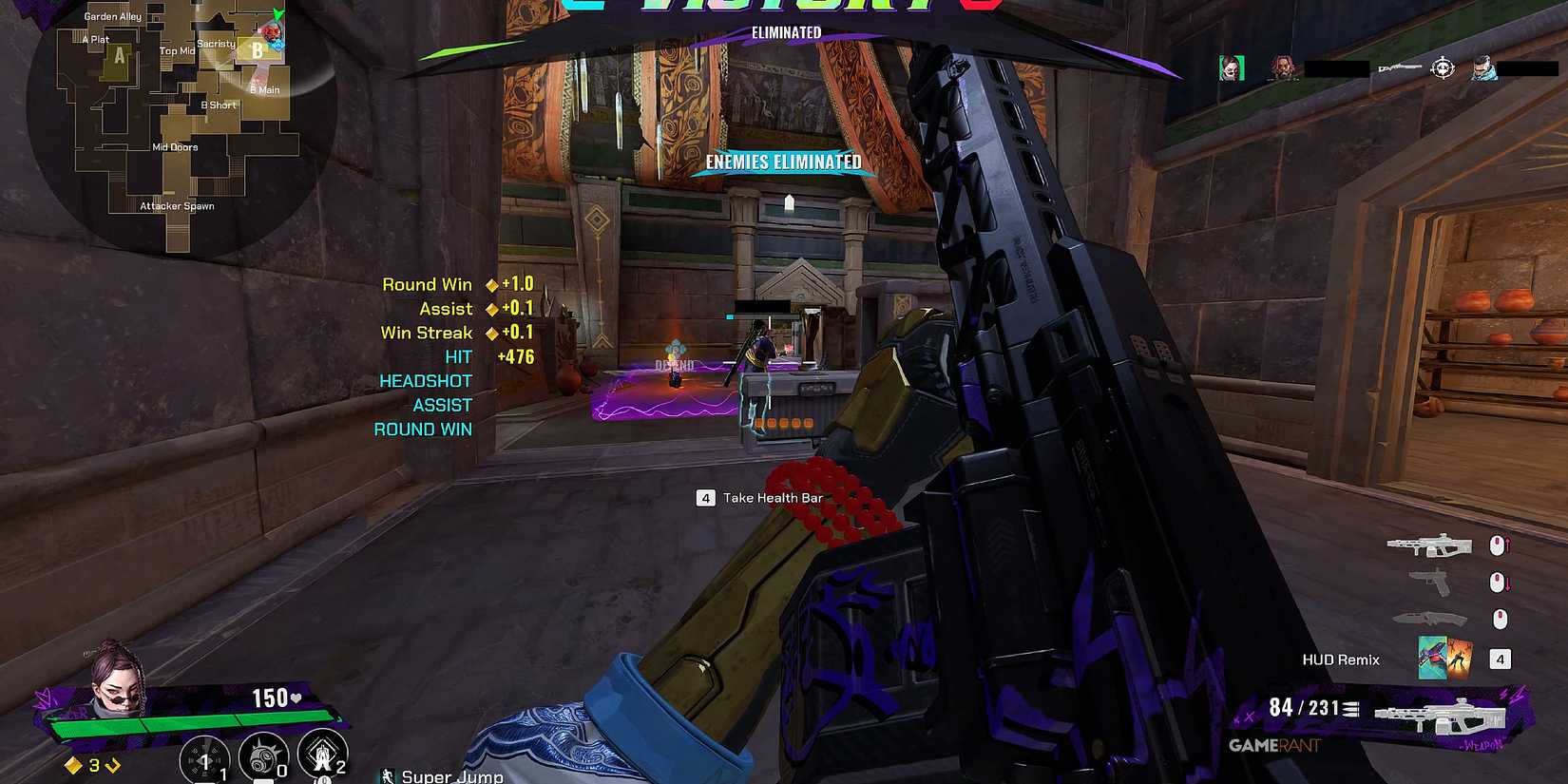
Task: Select the eye-shaped ultimate ability icon
Action: [205, 757]
